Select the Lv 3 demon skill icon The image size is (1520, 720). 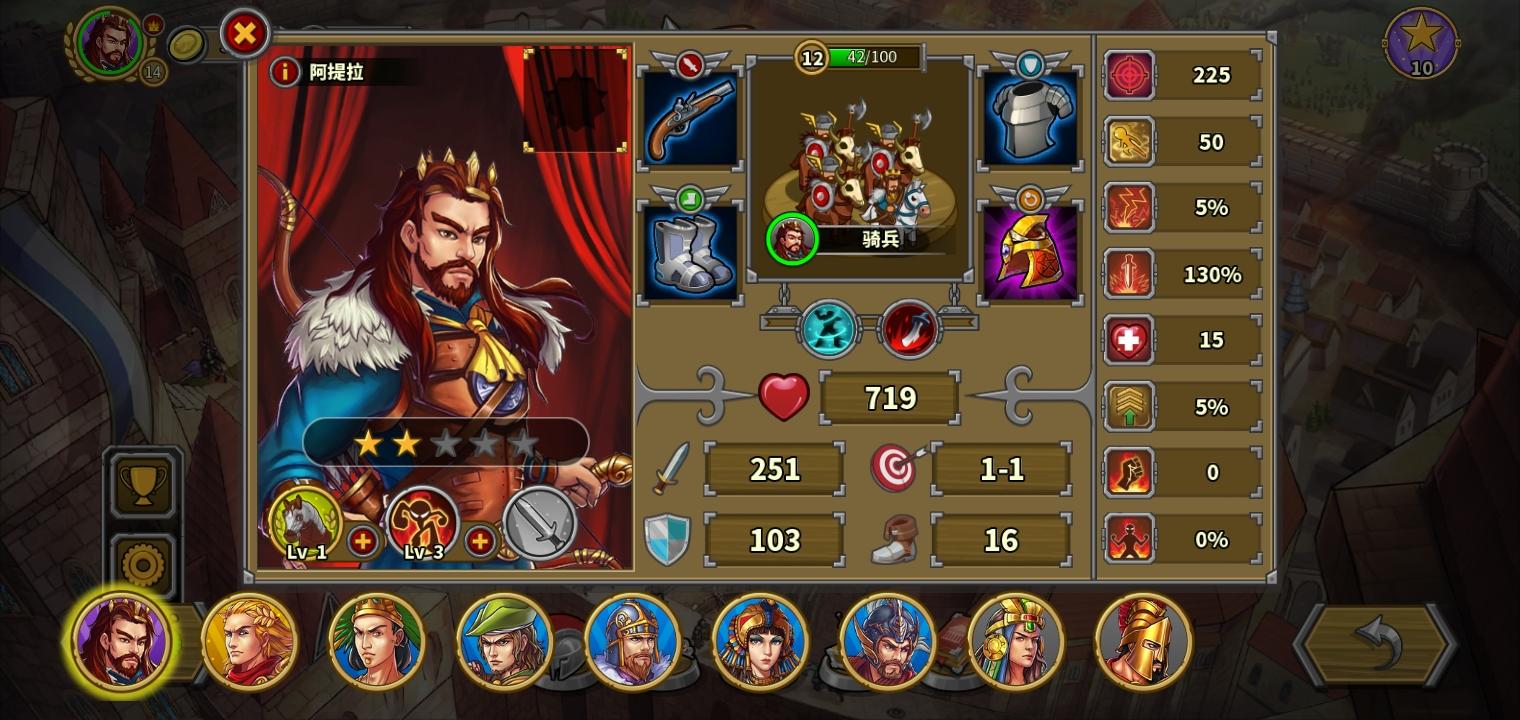[x=422, y=522]
